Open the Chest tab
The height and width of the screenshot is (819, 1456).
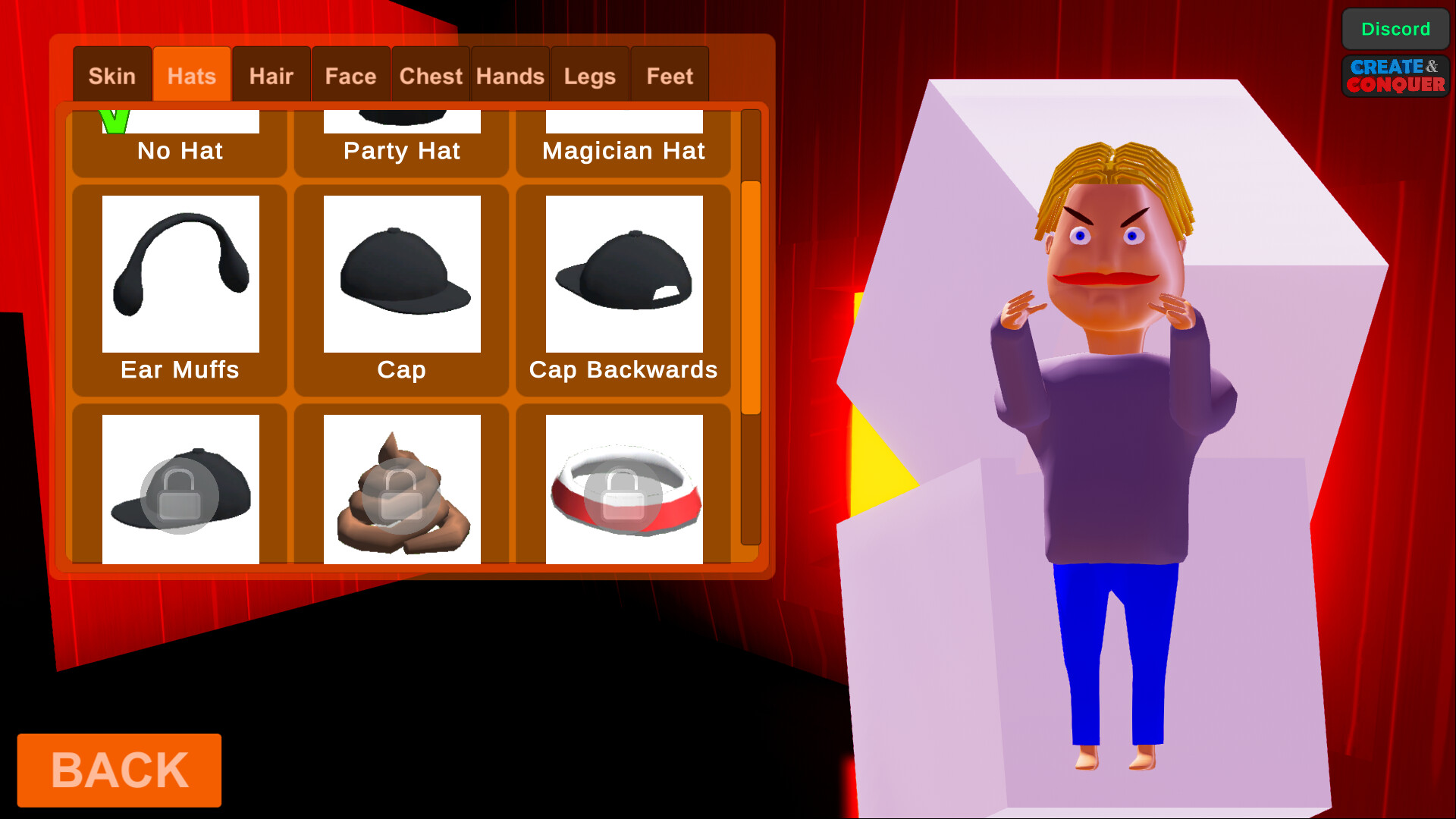tap(430, 74)
